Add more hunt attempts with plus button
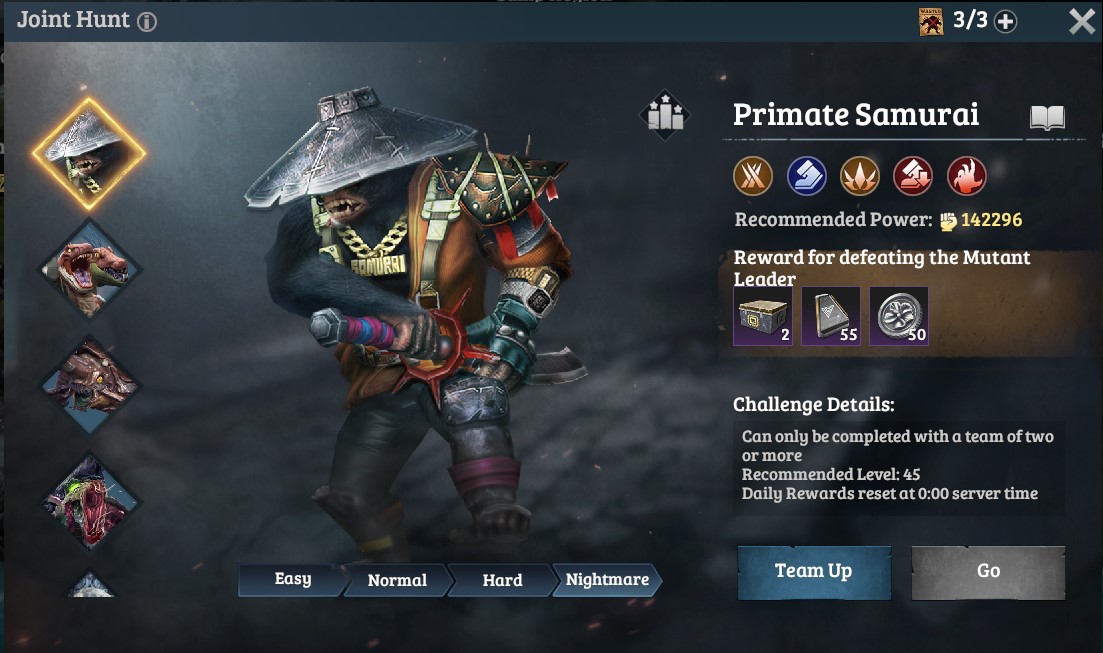Screen dimensions: 1103x653 coord(1006,21)
